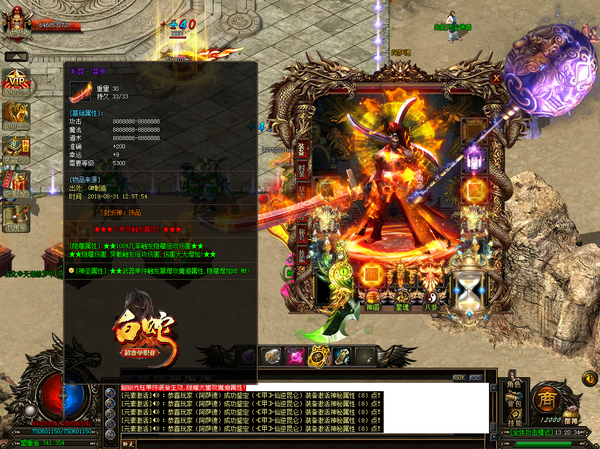Image resolution: width=600 pixels, height=449 pixels.
Task: Use the golden ring hotbar item
Action: [318, 355]
